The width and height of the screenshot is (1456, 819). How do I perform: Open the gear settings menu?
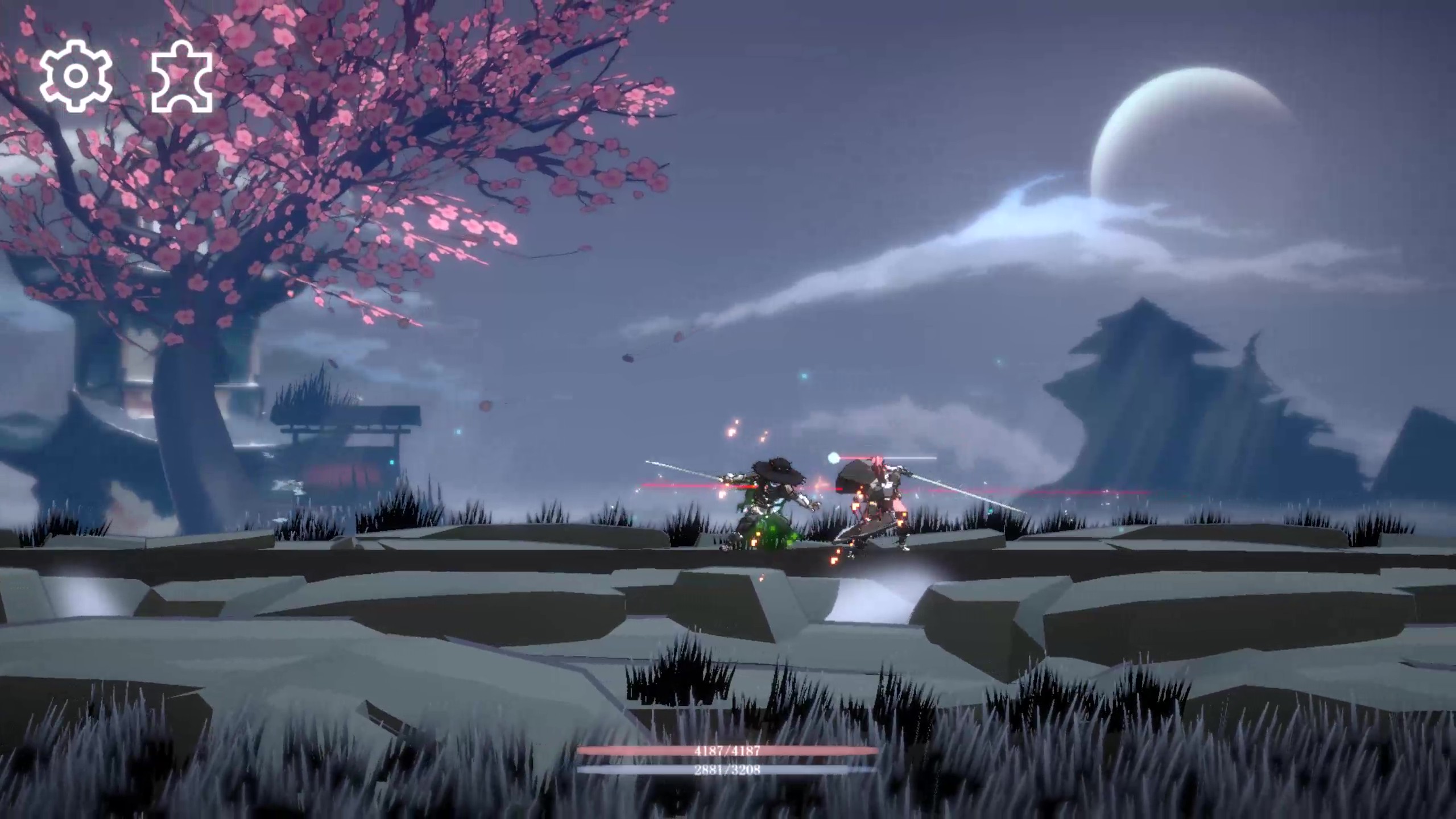75,76
